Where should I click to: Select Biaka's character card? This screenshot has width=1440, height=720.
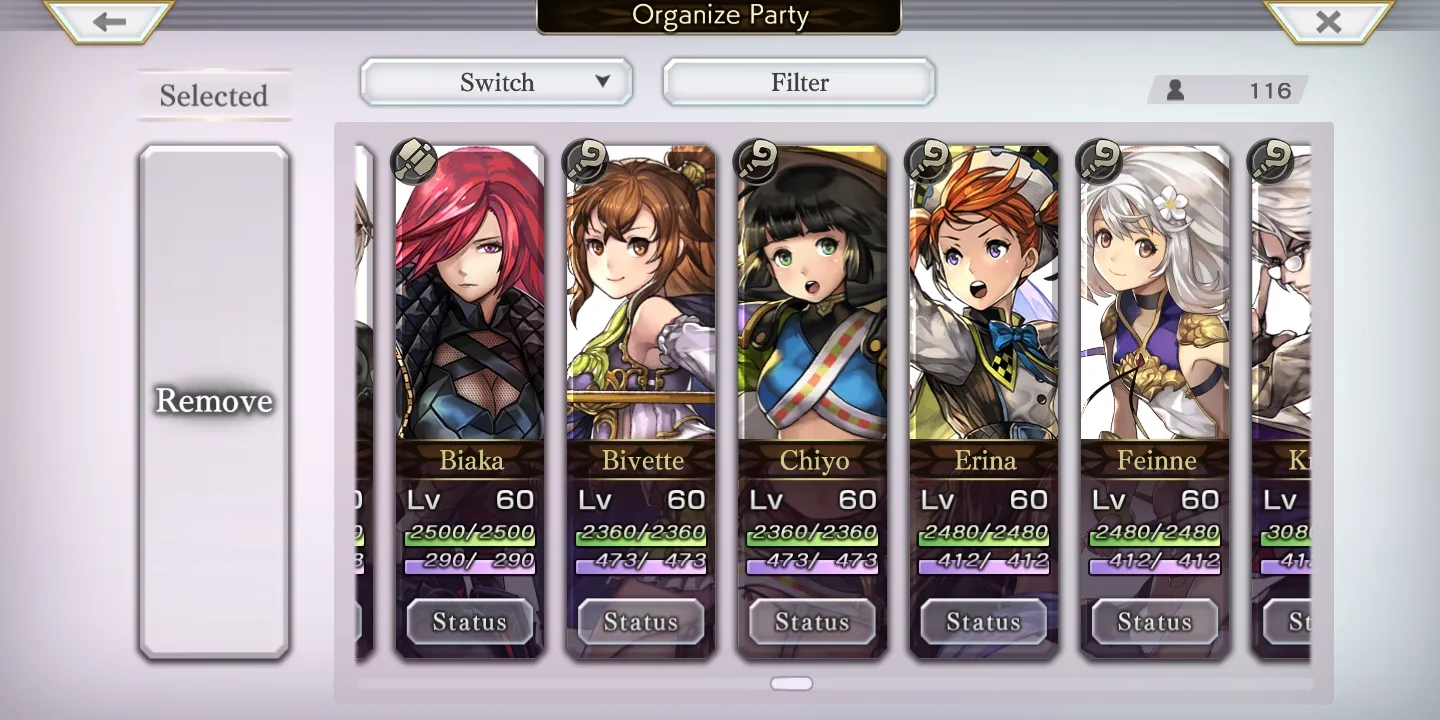pyautogui.click(x=470, y=300)
